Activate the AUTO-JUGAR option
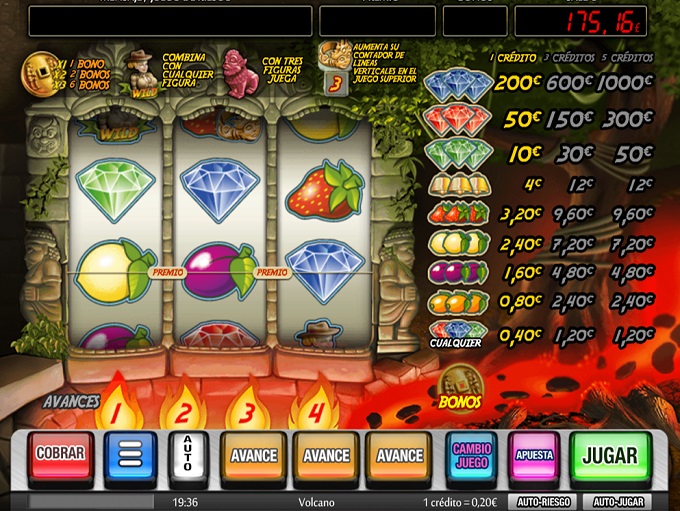The height and width of the screenshot is (511, 680). [616, 501]
